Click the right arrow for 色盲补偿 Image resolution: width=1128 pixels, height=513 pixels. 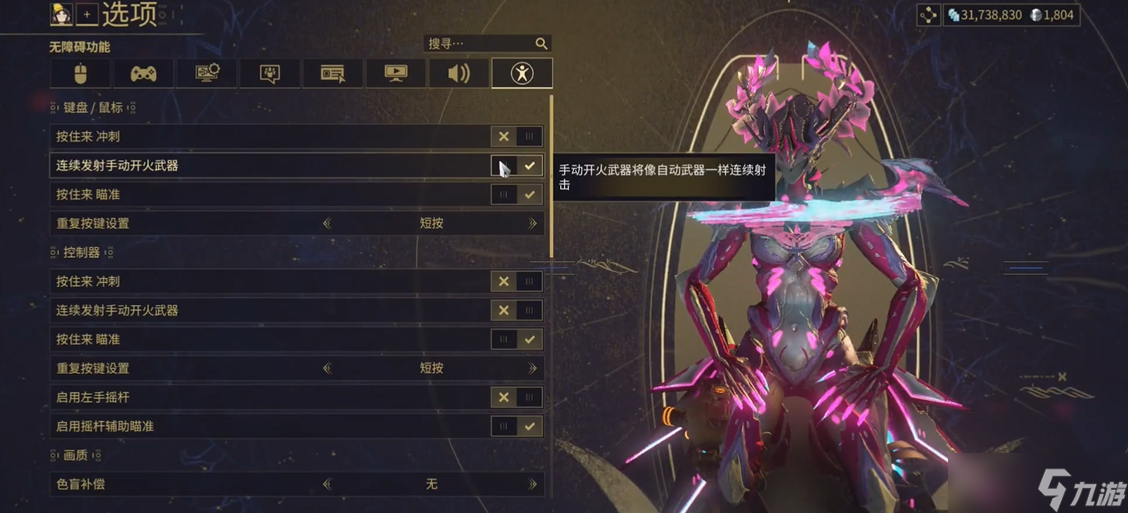click(x=533, y=485)
